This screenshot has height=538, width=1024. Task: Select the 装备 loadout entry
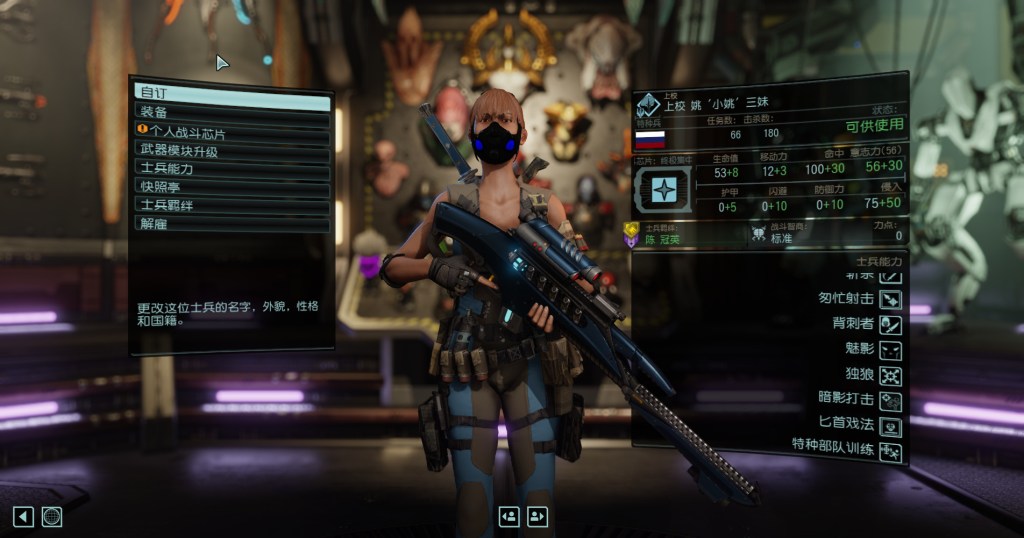tap(232, 112)
